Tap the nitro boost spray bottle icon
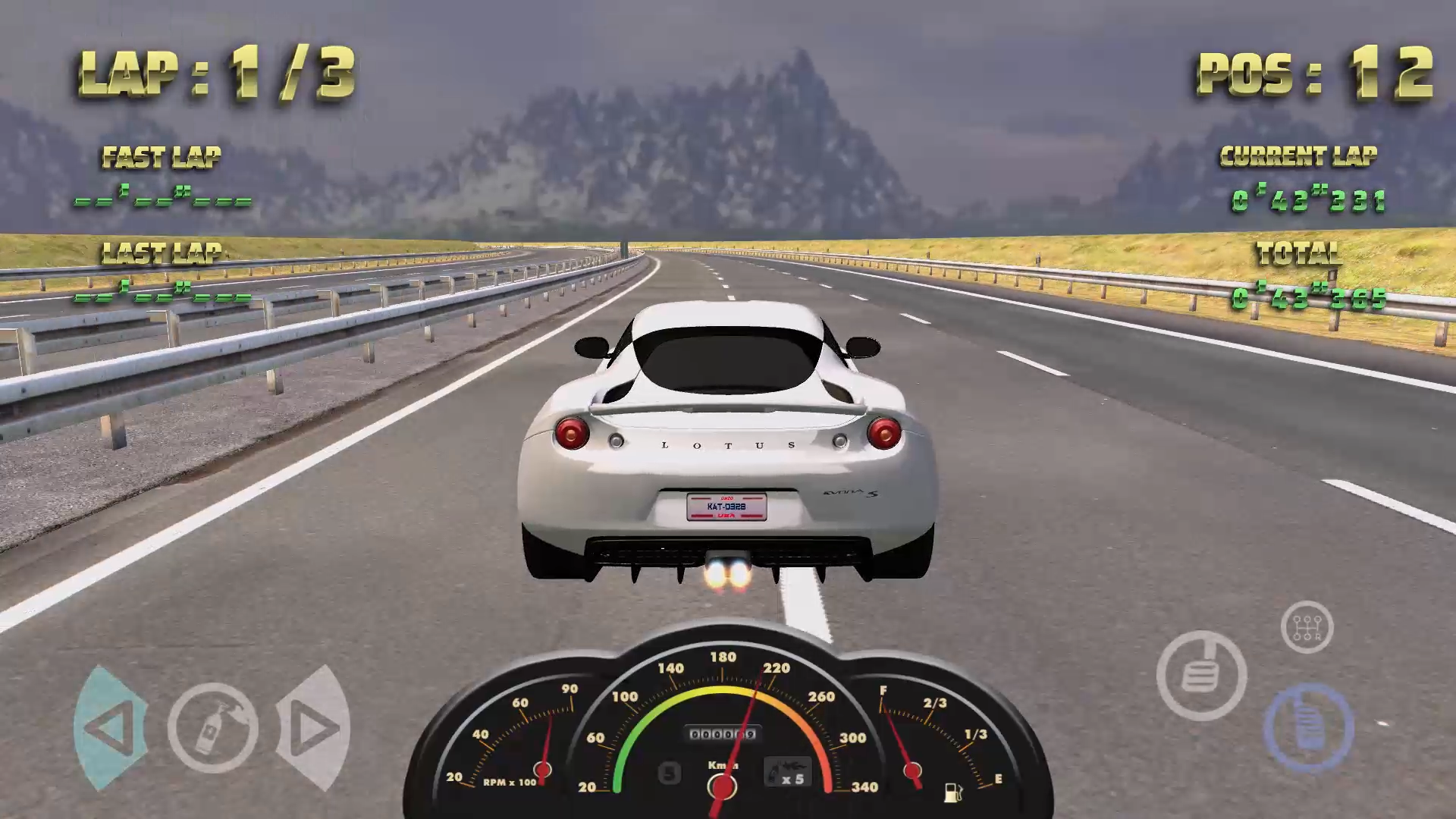This screenshot has width=1456, height=819. [x=213, y=726]
